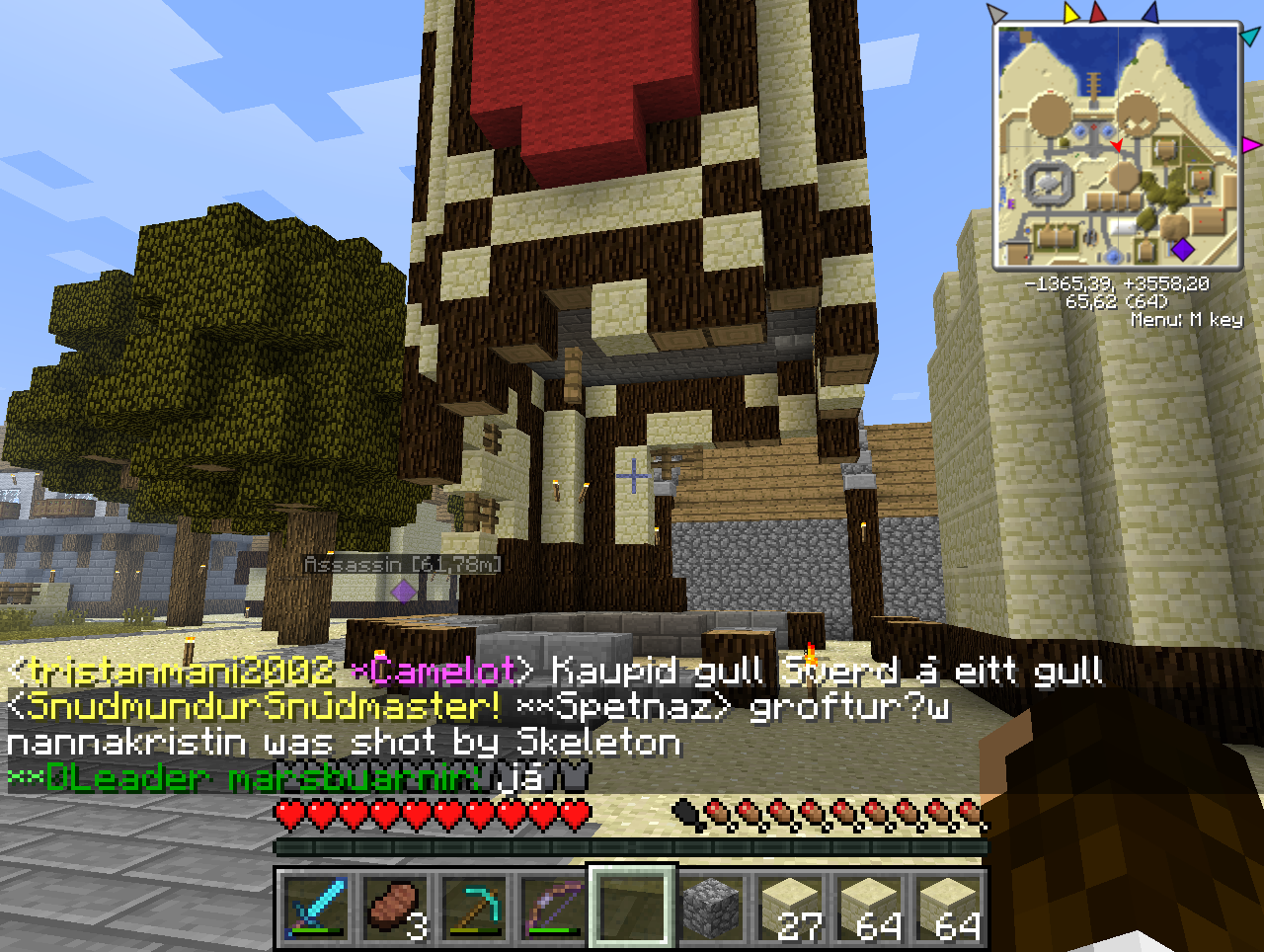This screenshot has width=1264, height=952.
Task: Click the Assassin waypoint label
Action: click(402, 565)
